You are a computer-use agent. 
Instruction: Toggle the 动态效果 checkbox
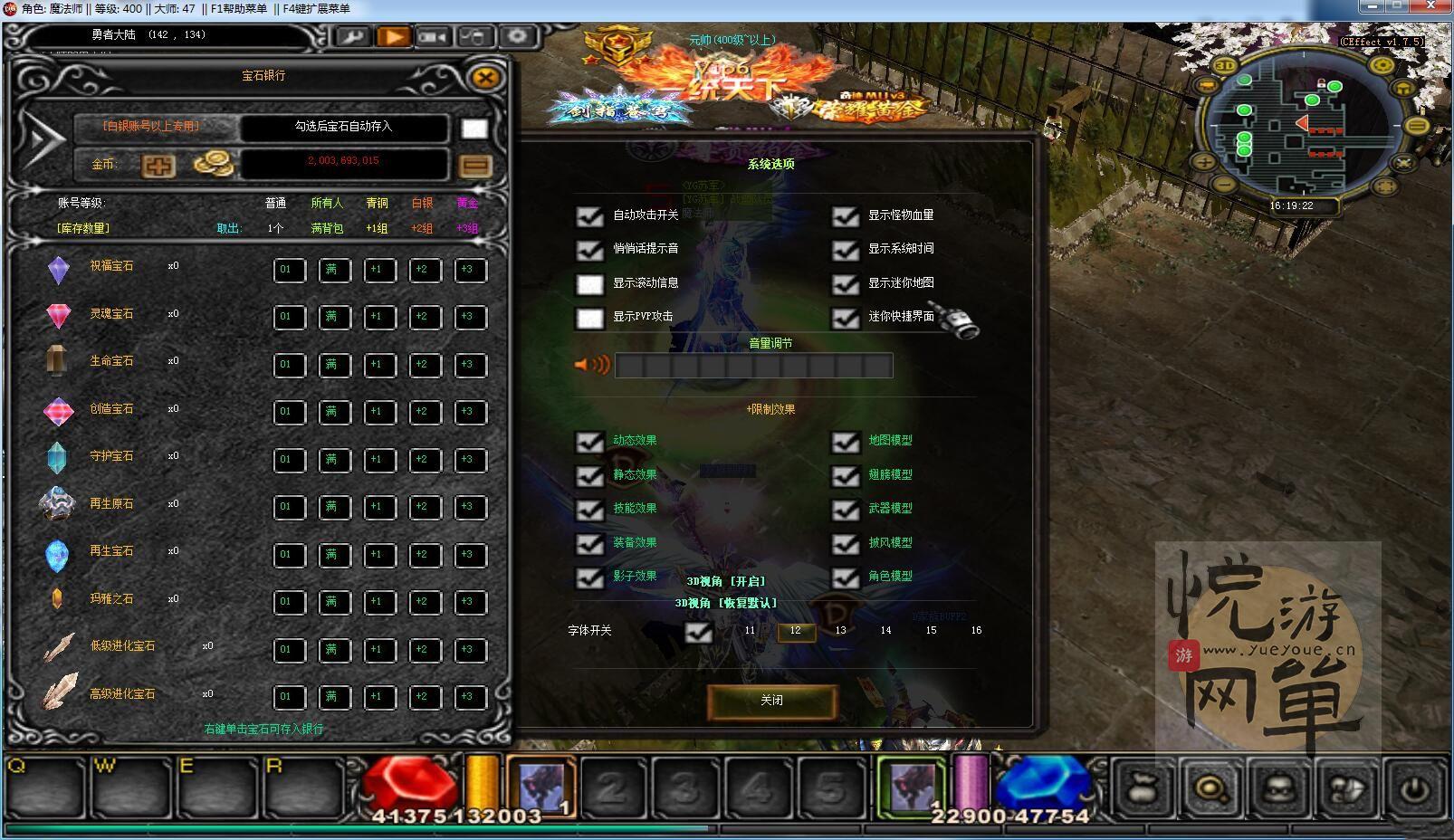(590, 442)
